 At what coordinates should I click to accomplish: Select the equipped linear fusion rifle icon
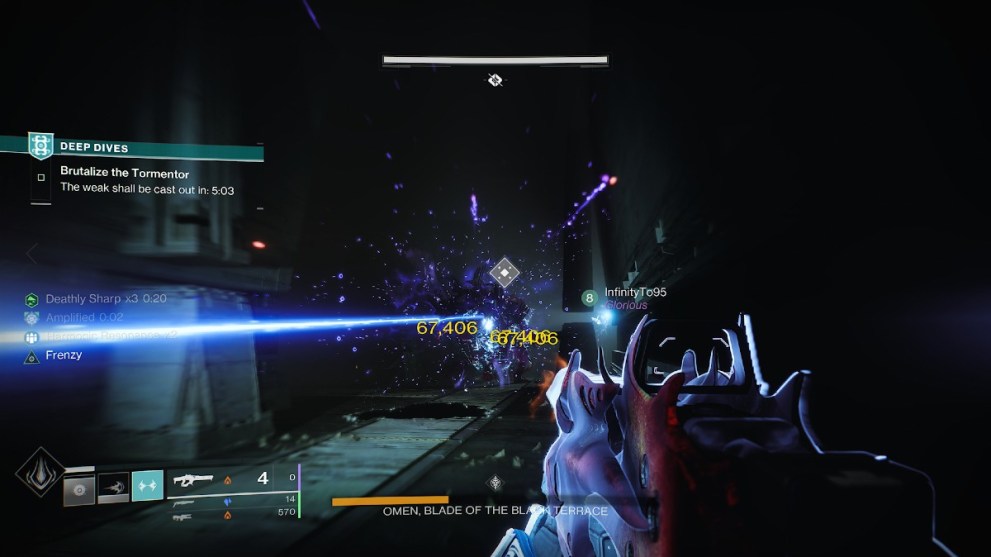pos(196,480)
